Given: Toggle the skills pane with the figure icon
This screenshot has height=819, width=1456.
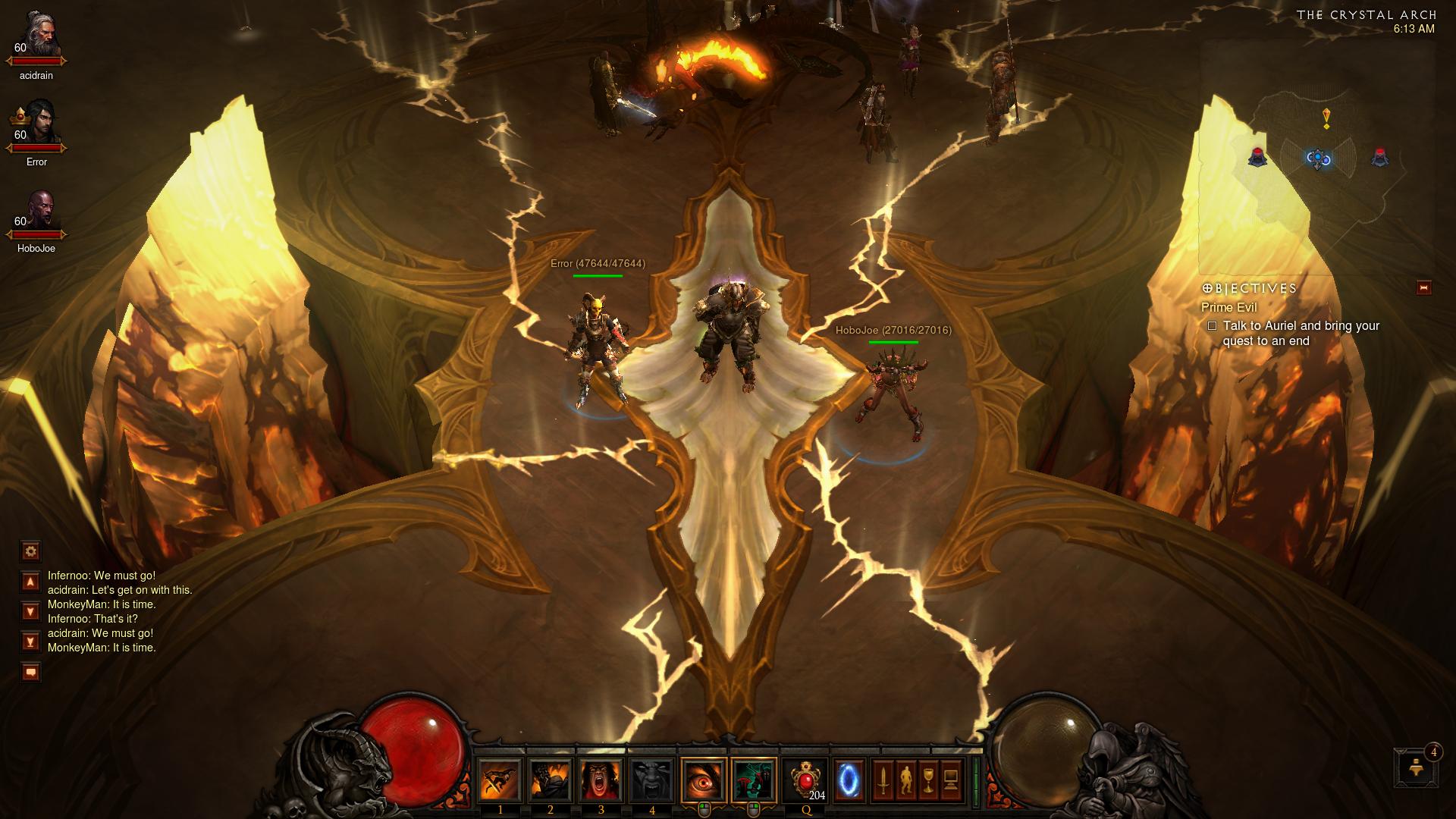Looking at the screenshot, I should click(905, 780).
